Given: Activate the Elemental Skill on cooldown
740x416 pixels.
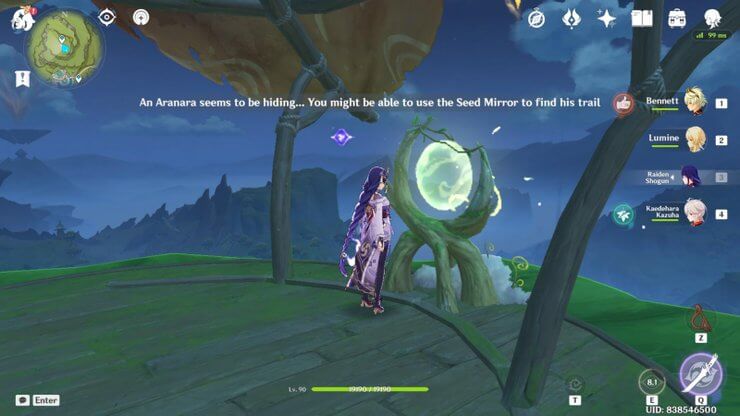Looking at the screenshot, I should coord(651,381).
